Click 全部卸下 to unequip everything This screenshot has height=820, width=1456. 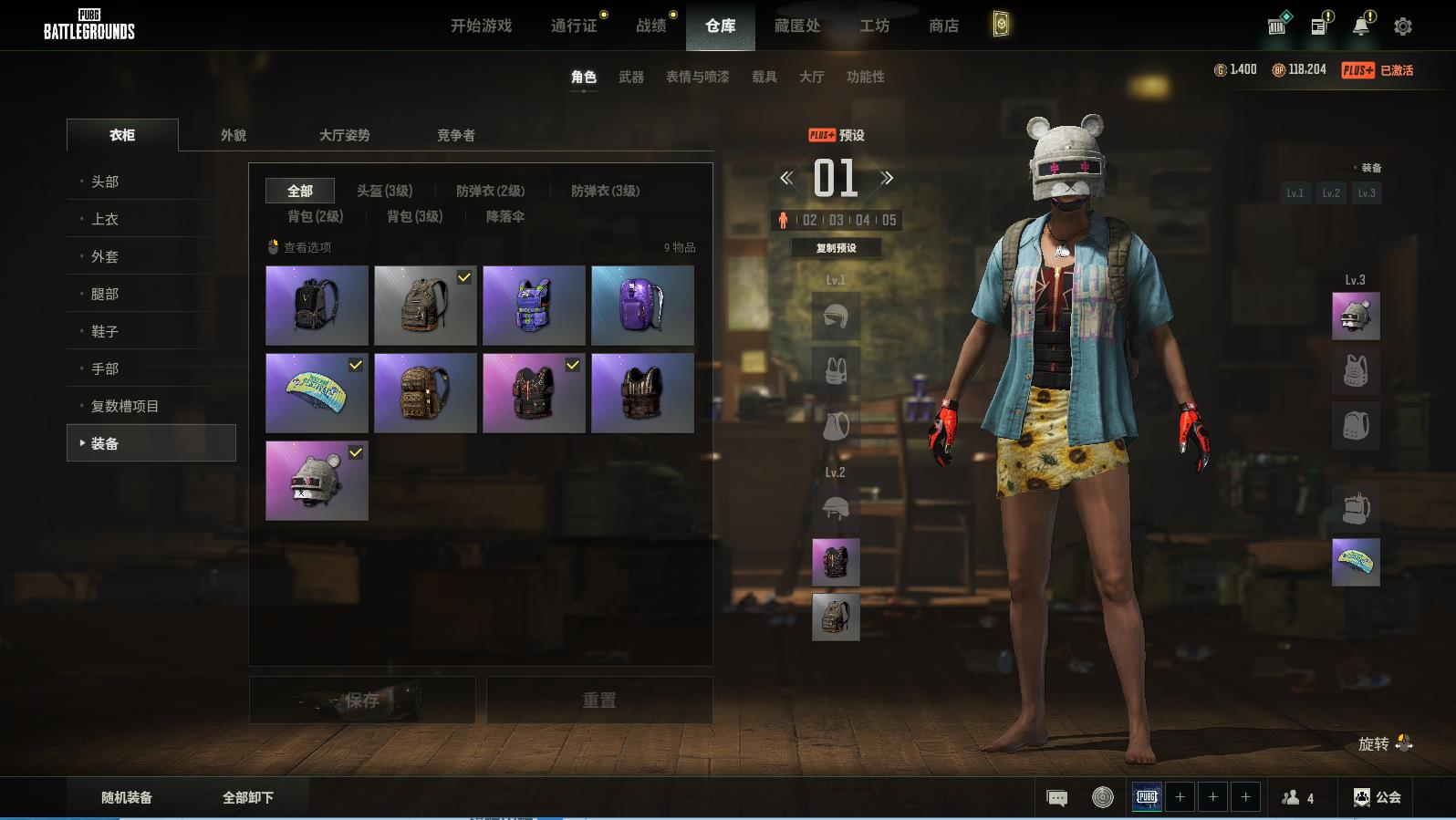pos(248,797)
